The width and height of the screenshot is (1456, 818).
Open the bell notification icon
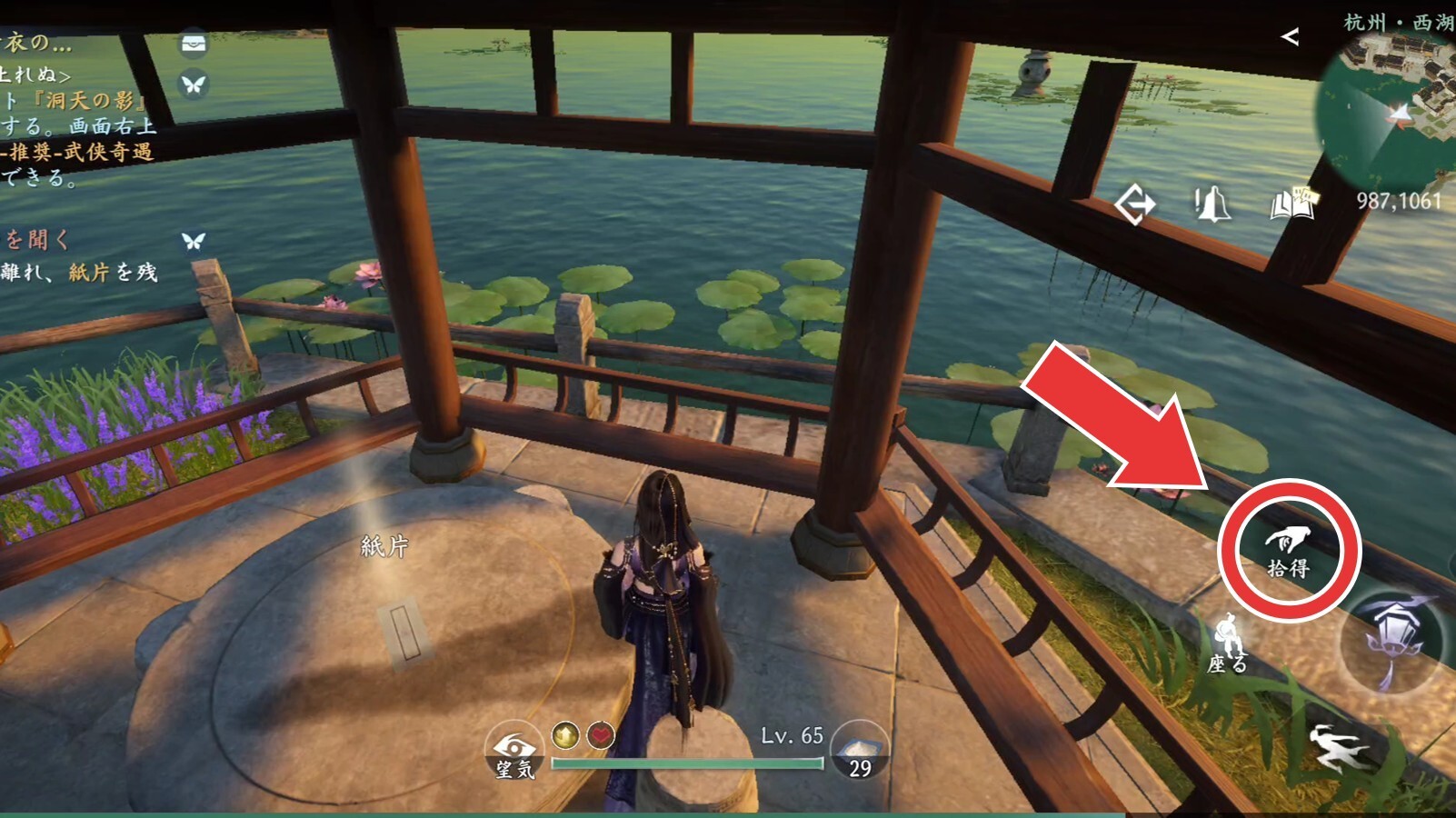click(x=1212, y=204)
